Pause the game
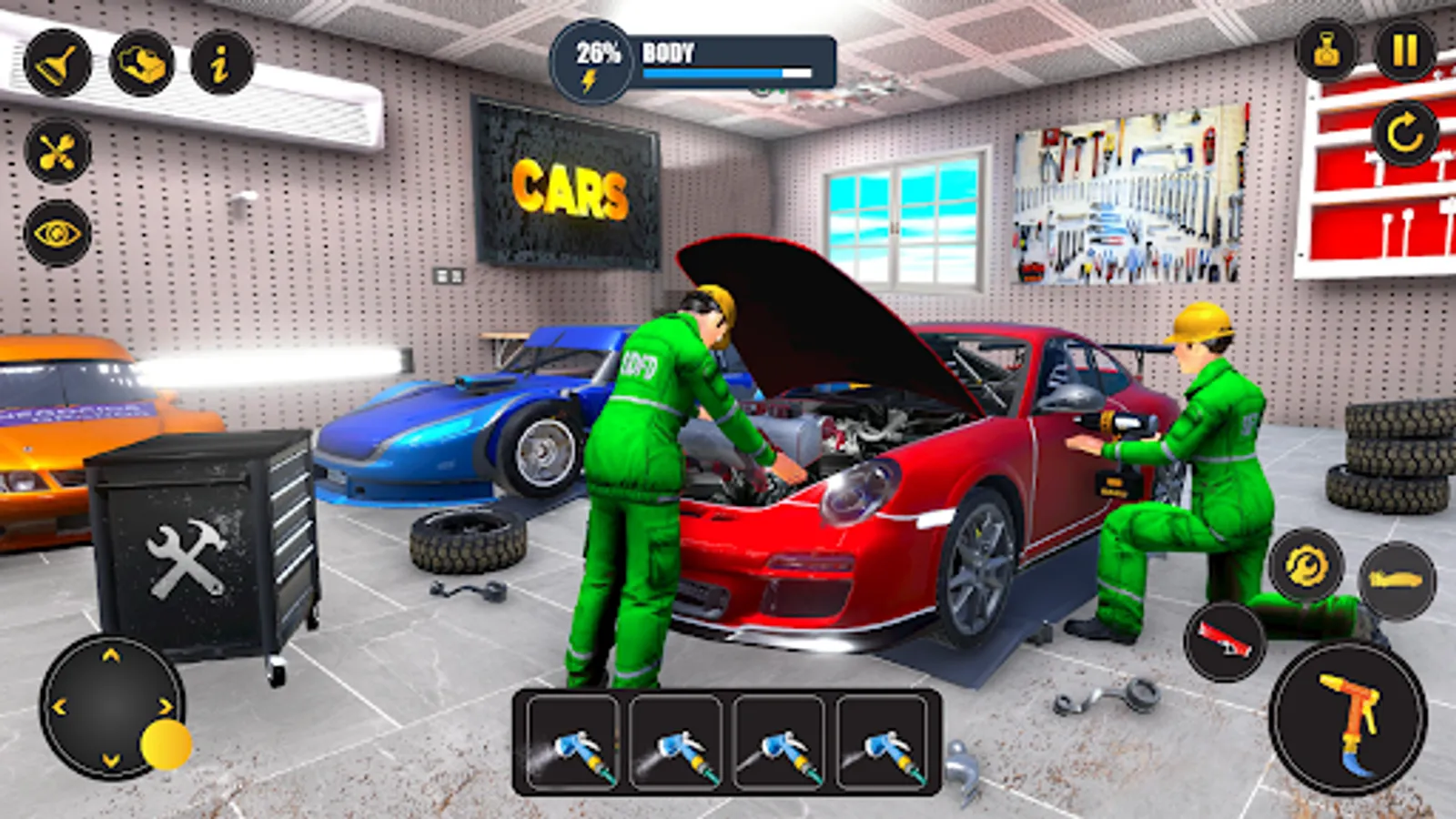 click(1404, 50)
